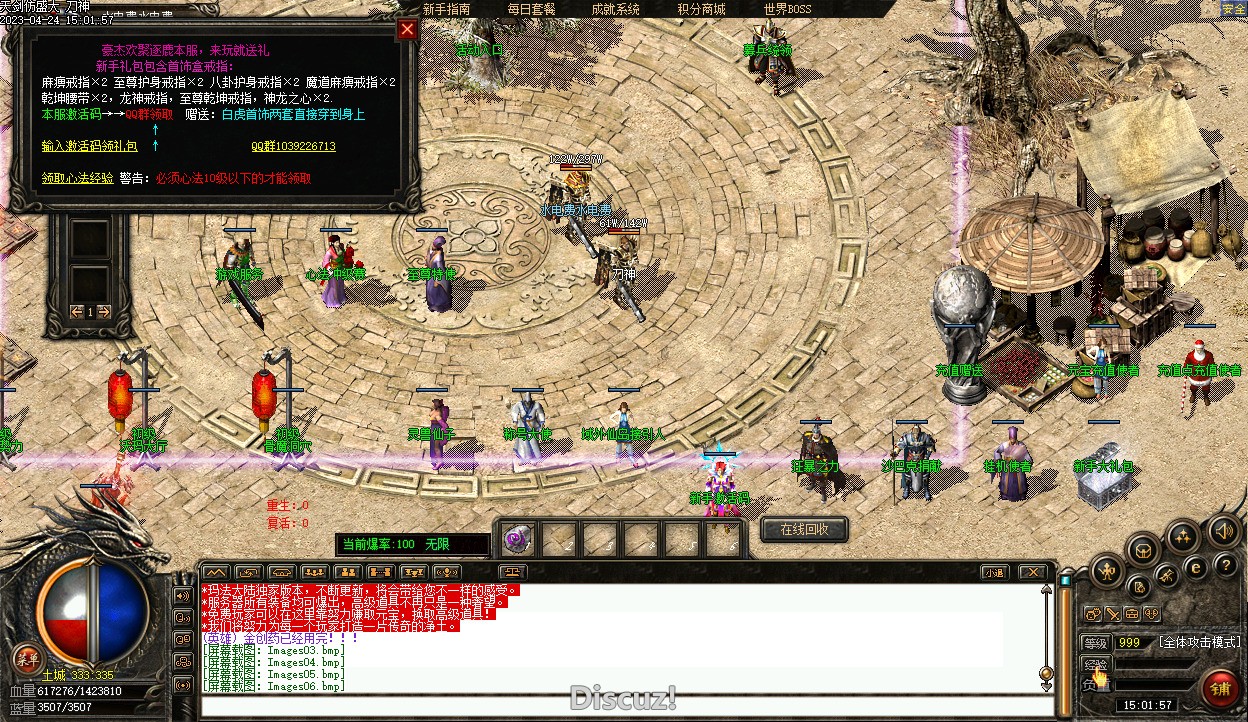This screenshot has height=722, width=1248.
Task: Click the 小退 button above chat
Action: coord(993,573)
